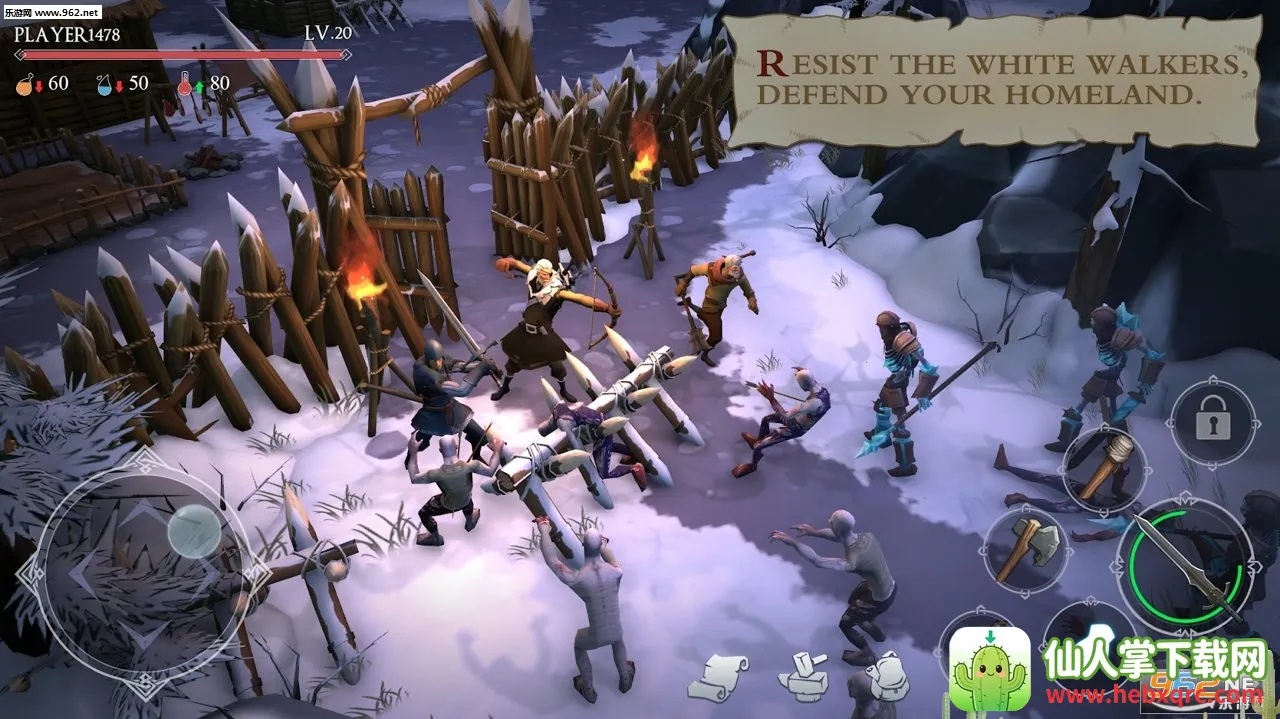Select the wooden torch club weapon
This screenshot has height=719, width=1280.
click(x=1104, y=466)
